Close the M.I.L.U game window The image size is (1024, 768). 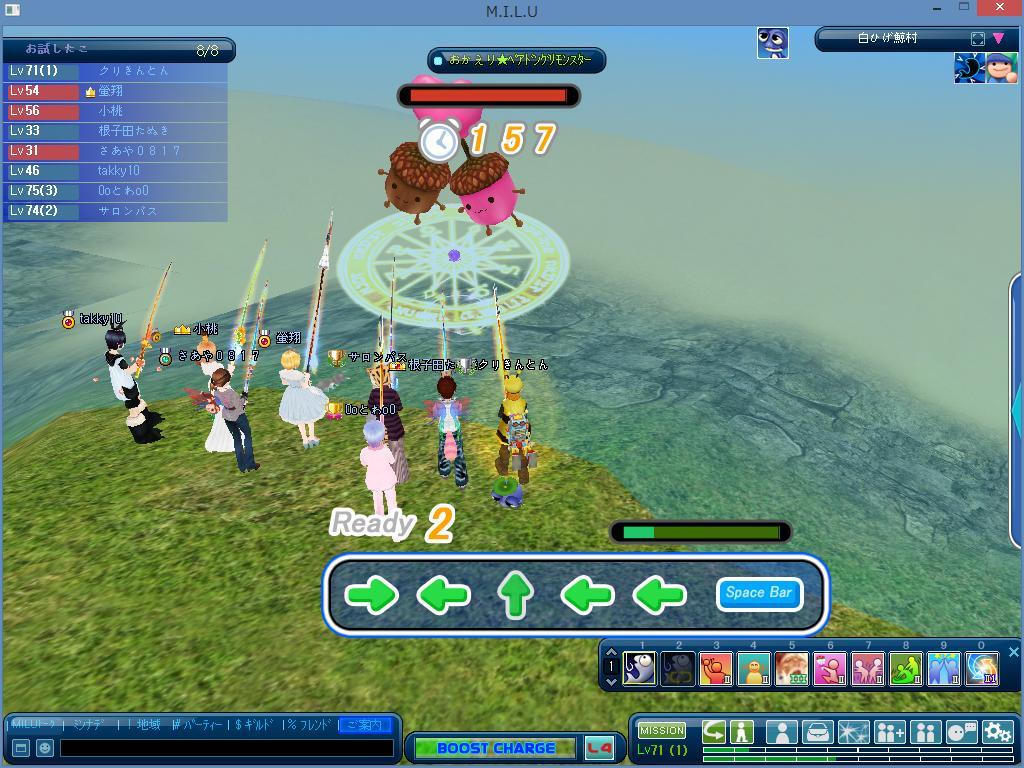click(1004, 9)
